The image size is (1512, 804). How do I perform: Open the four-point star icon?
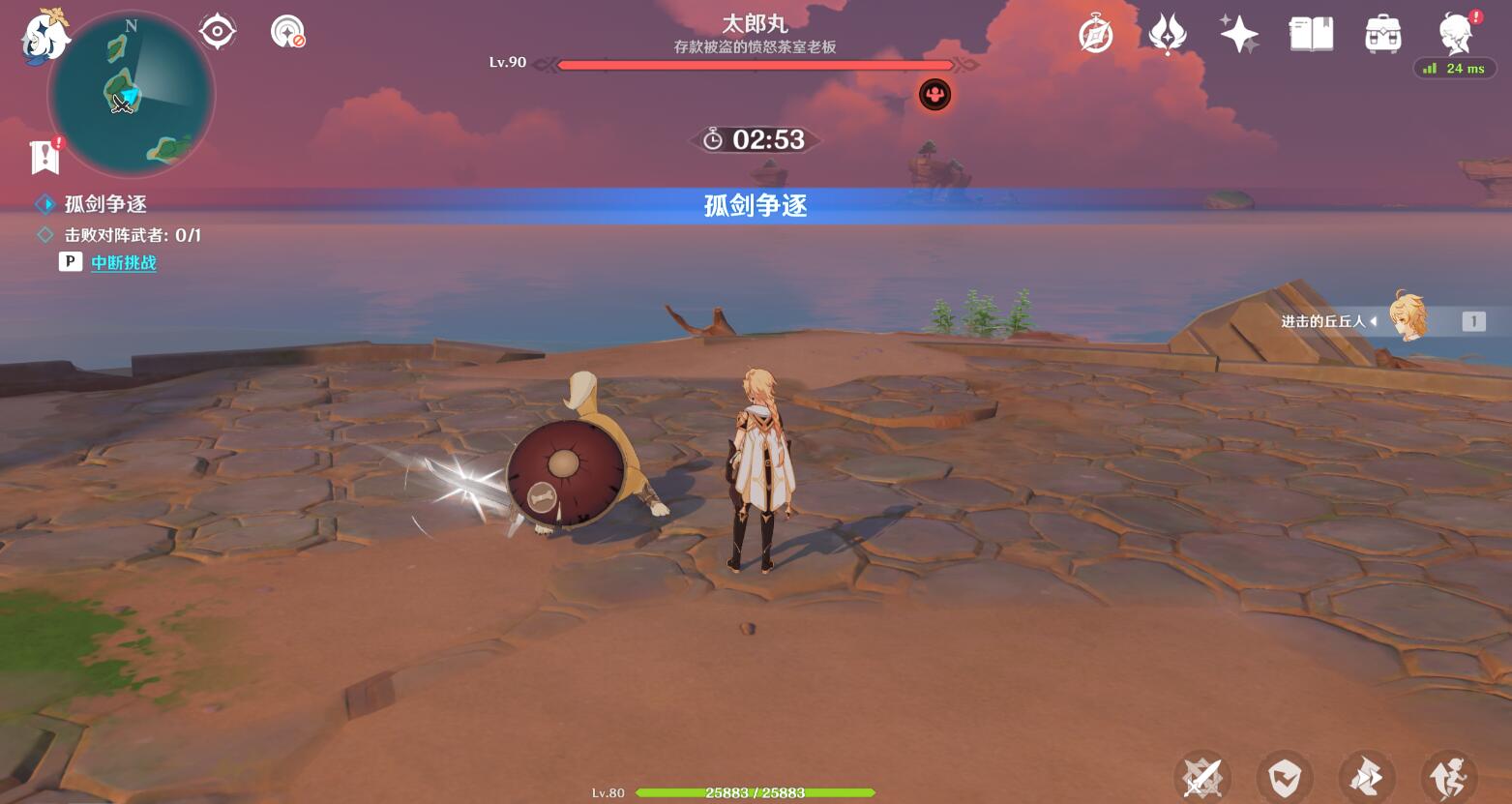point(1238,36)
